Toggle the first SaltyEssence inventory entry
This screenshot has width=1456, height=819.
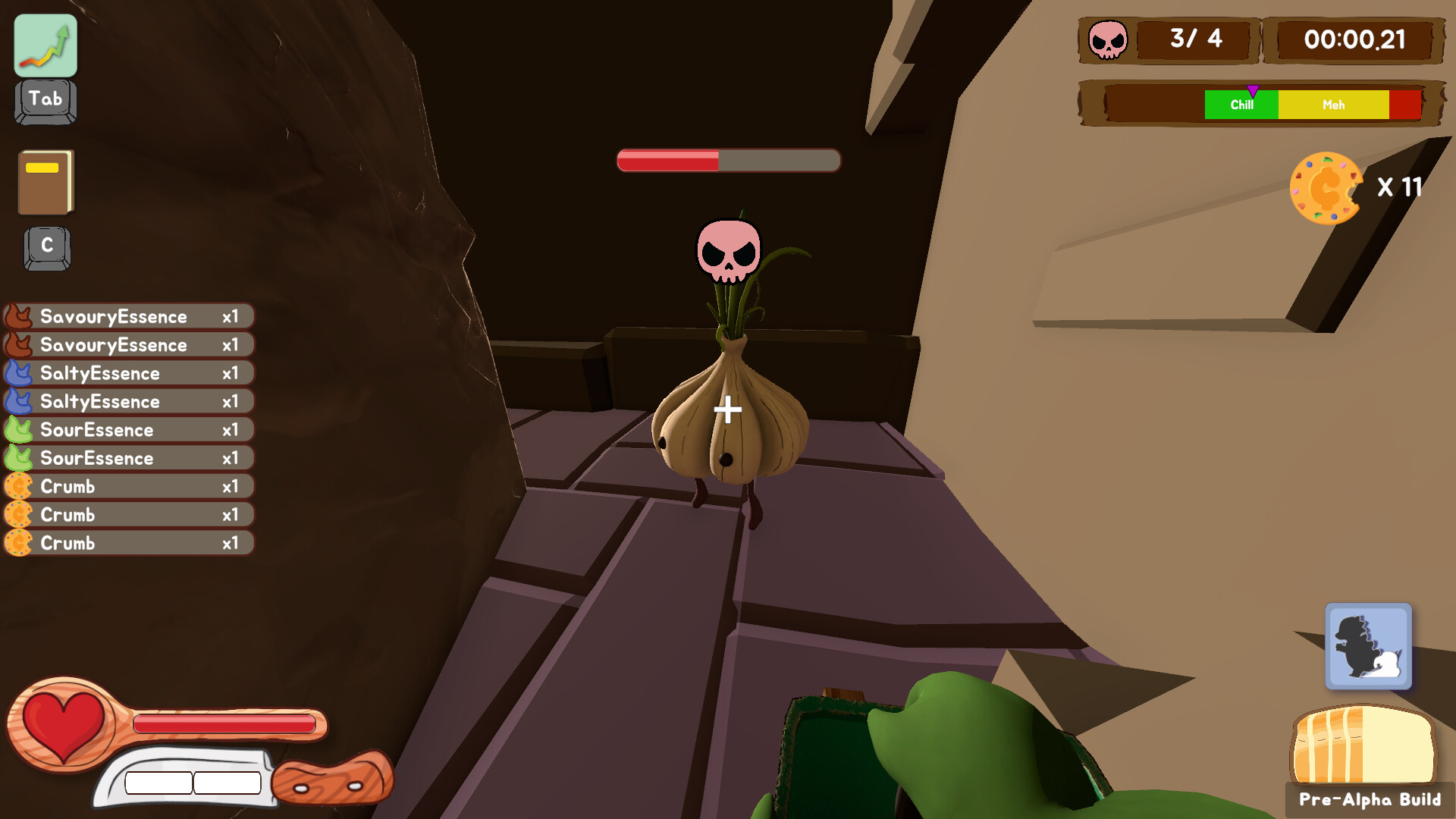129,373
